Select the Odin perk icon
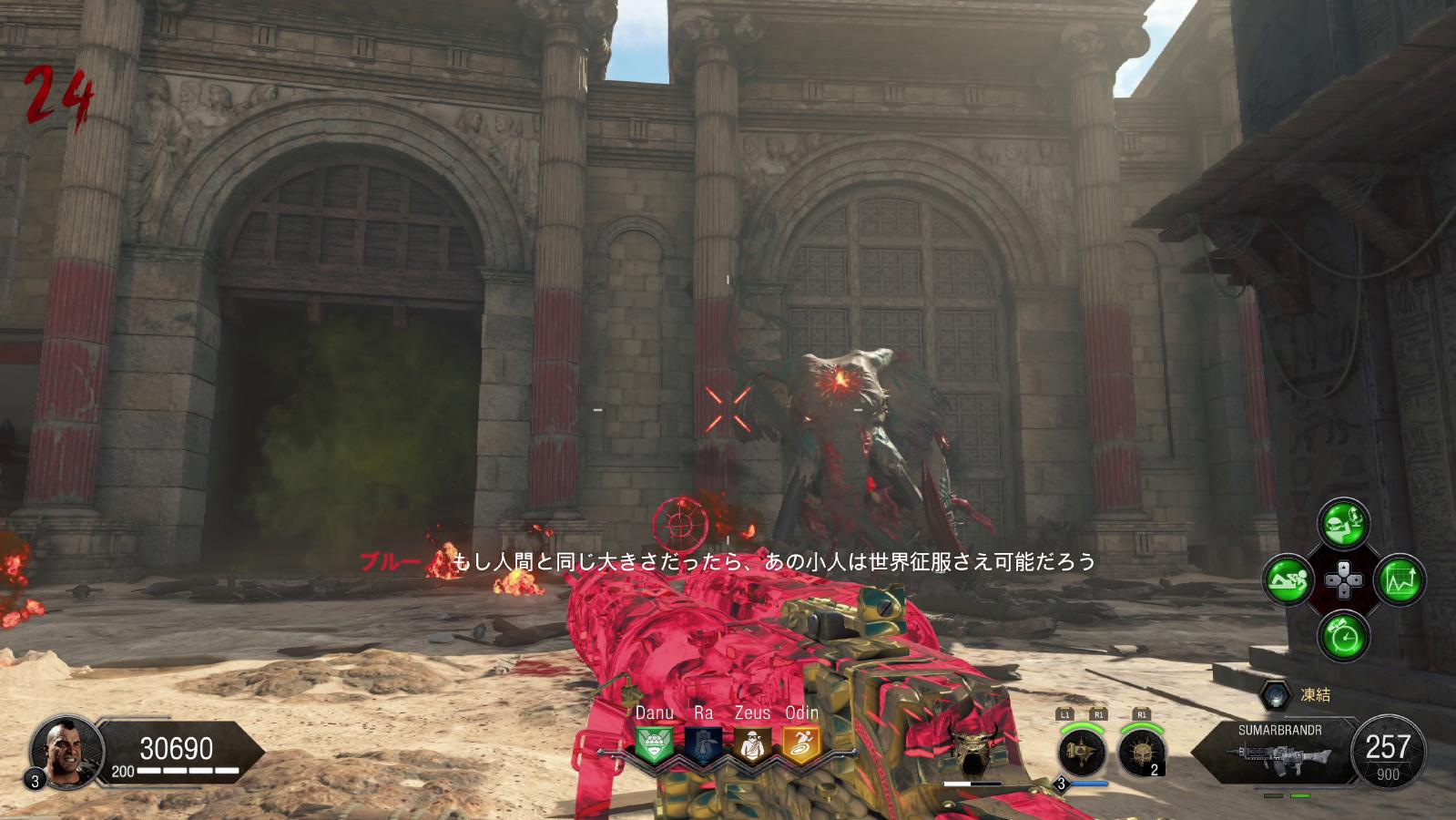Image resolution: width=1456 pixels, height=820 pixels. pos(801,745)
